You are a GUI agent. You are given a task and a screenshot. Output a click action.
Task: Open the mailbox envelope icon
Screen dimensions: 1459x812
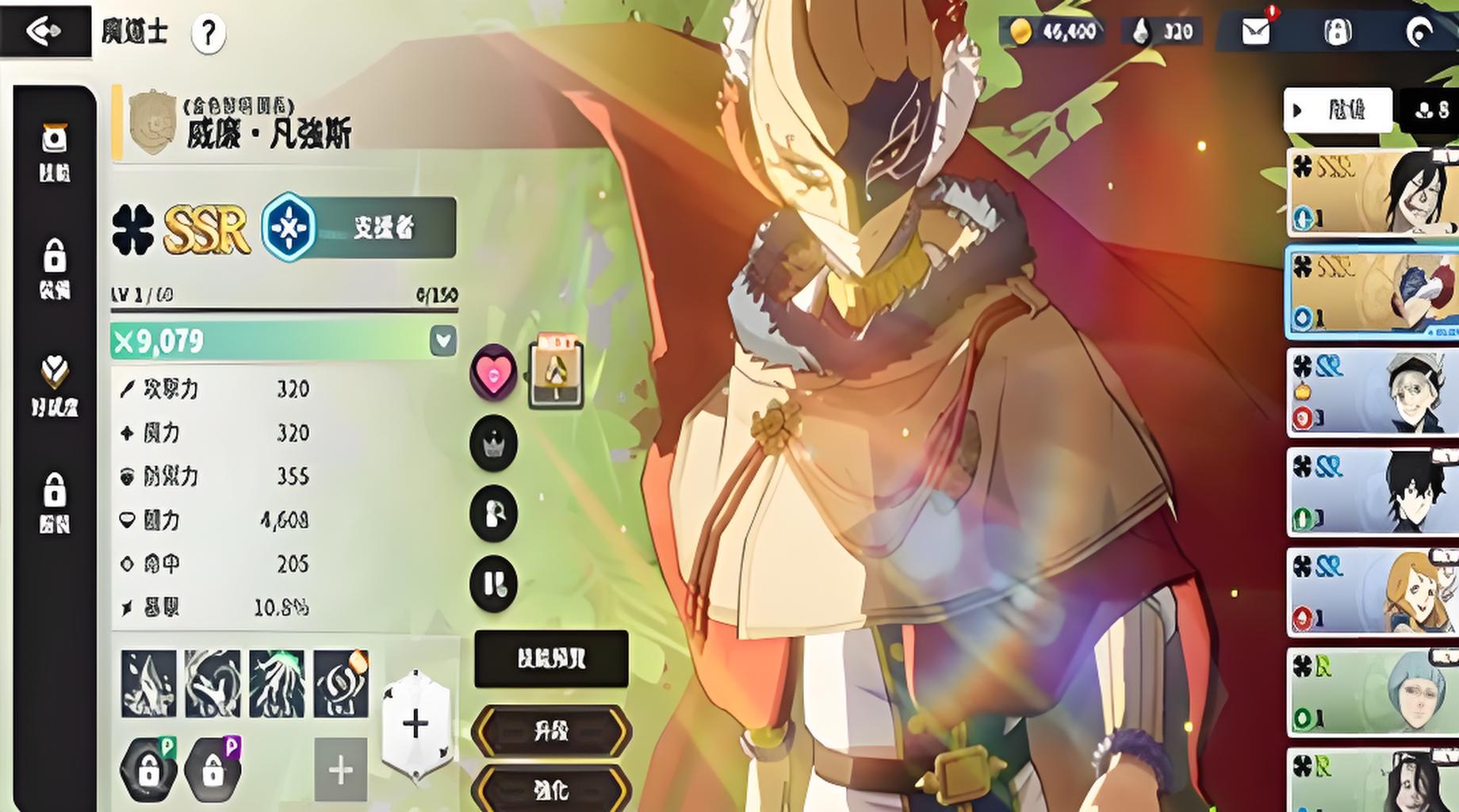coord(1255,32)
